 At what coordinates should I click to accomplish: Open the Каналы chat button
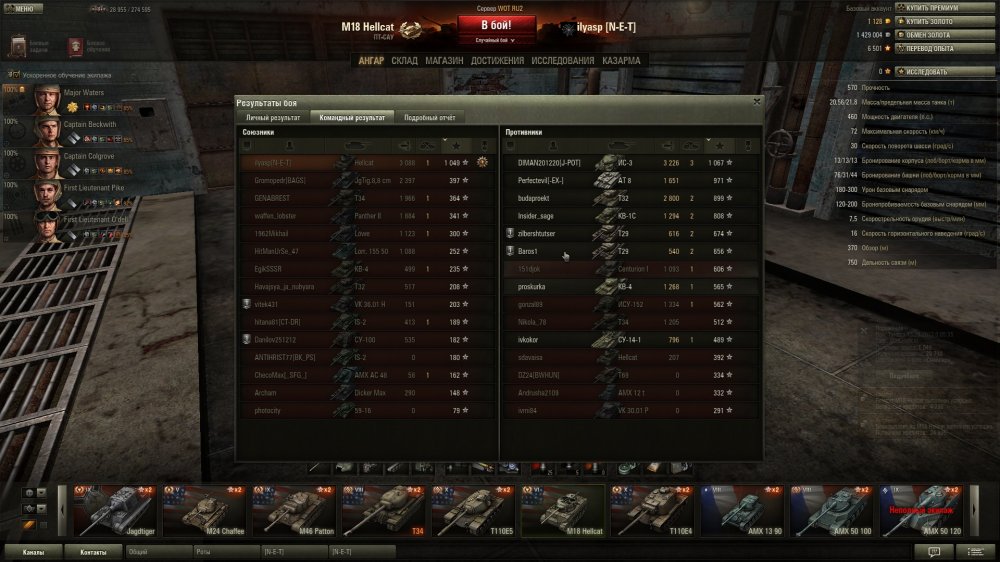pos(33,551)
